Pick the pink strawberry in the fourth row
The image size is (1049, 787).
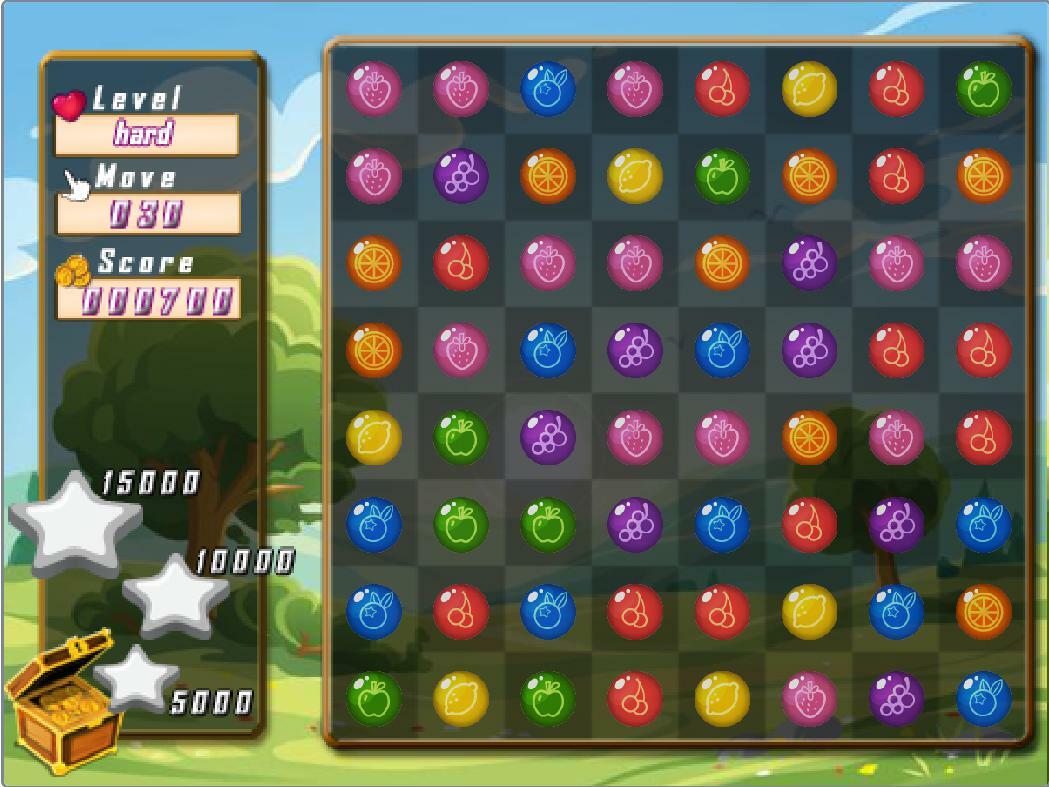point(461,350)
